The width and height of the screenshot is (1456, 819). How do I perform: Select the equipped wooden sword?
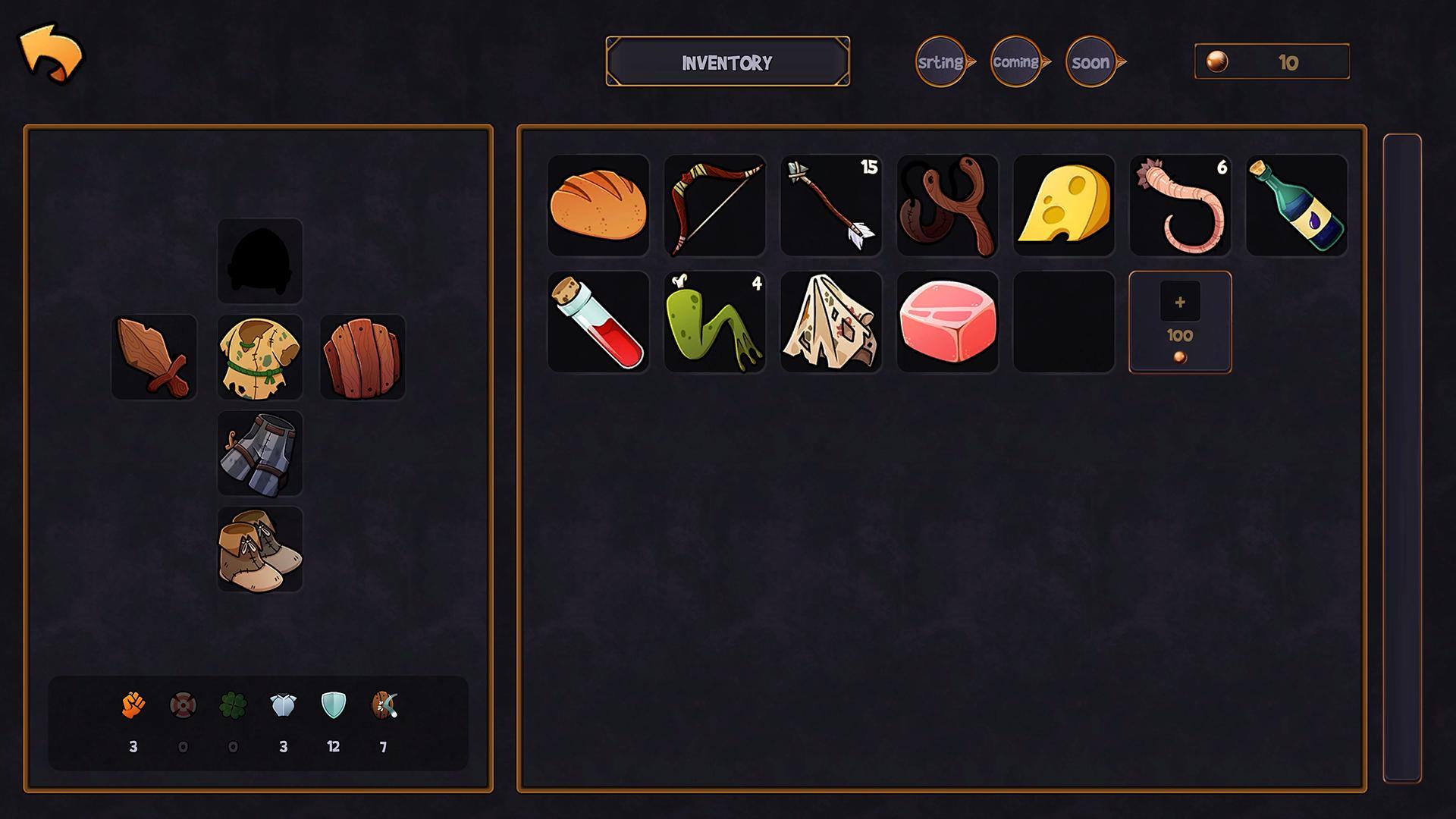[x=154, y=356]
